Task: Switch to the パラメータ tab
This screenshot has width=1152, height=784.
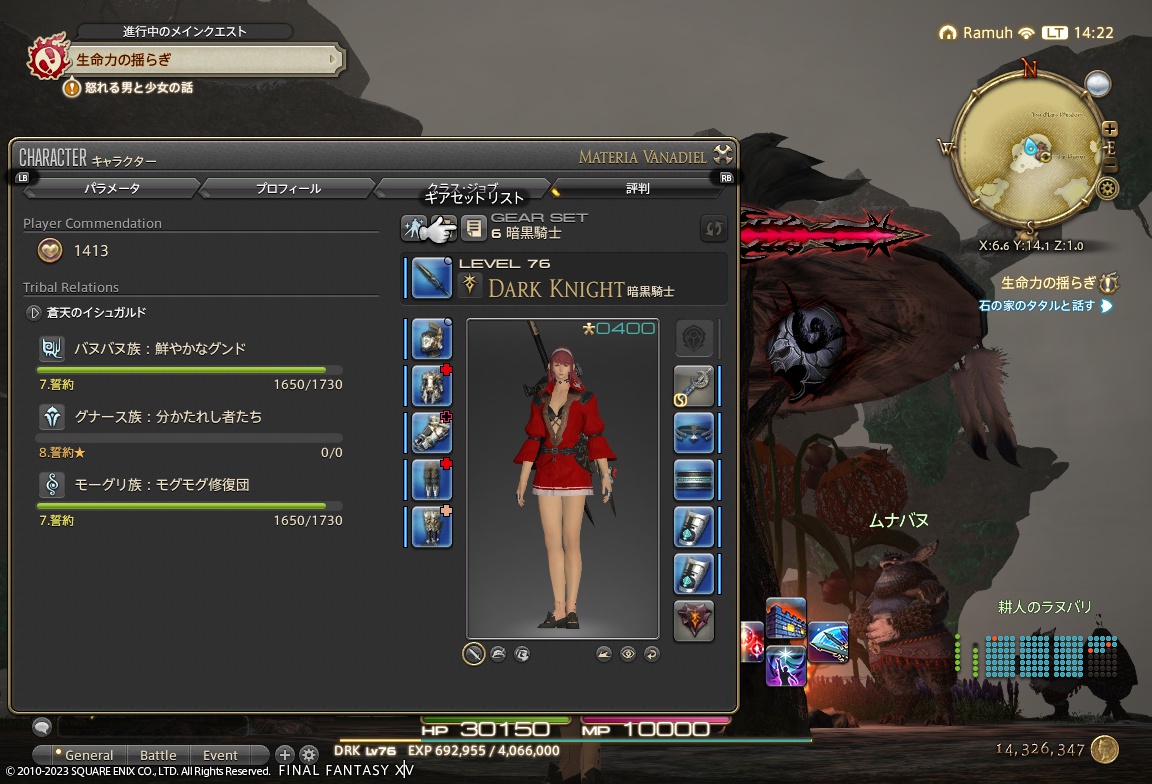Action: (x=112, y=188)
